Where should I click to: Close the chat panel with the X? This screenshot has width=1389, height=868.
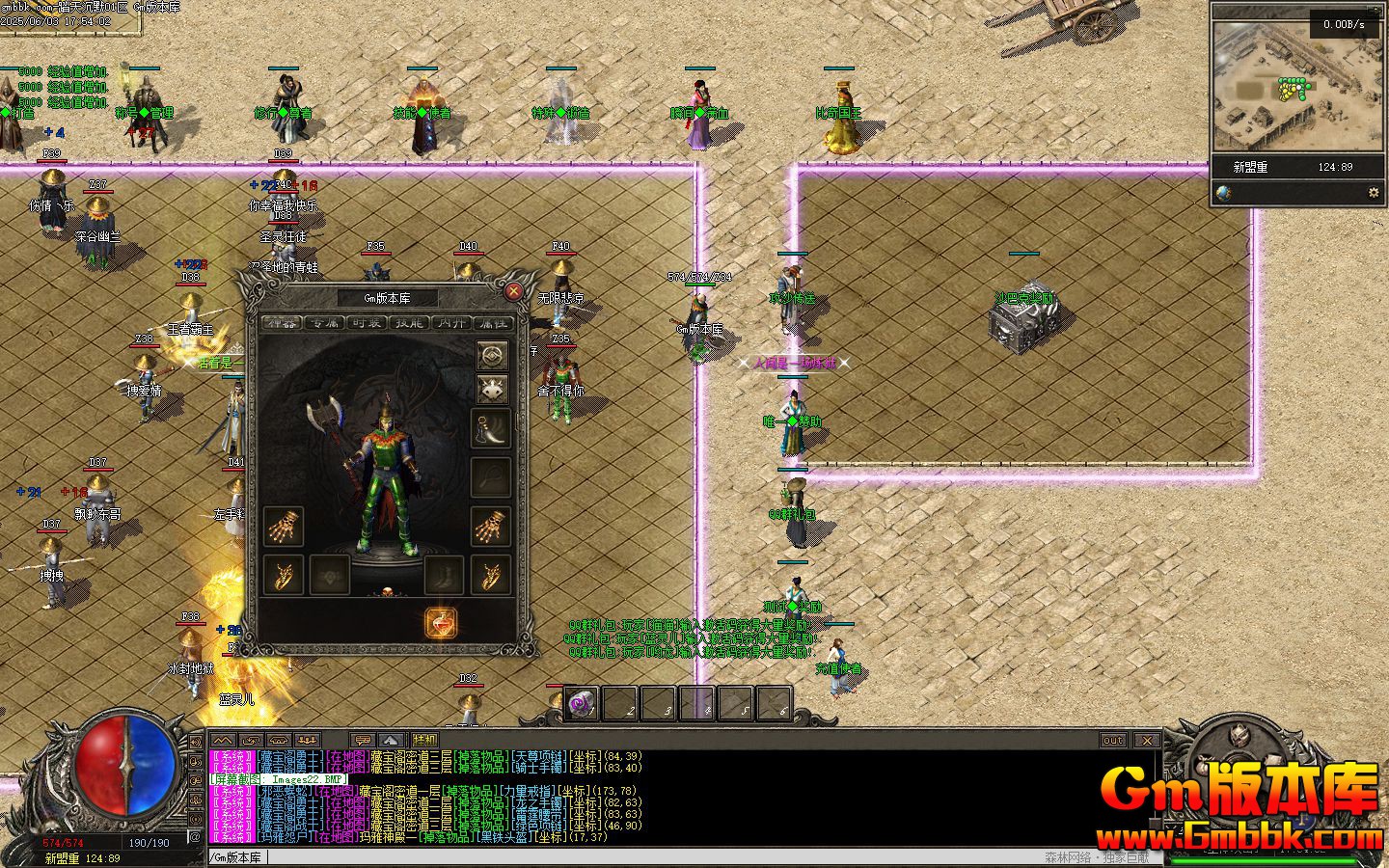coord(1146,740)
